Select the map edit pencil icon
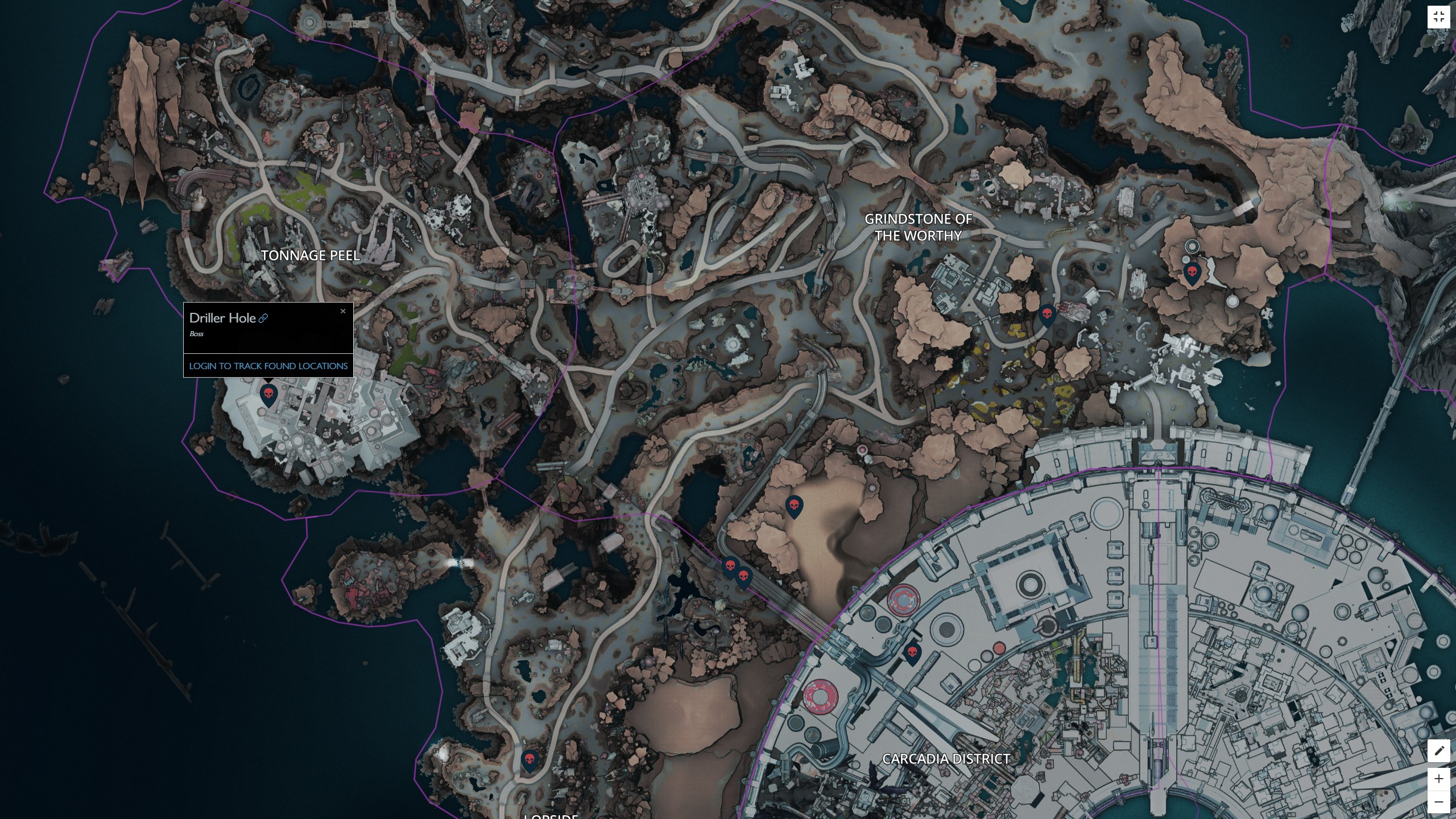The width and height of the screenshot is (1456, 819). 1440,751
